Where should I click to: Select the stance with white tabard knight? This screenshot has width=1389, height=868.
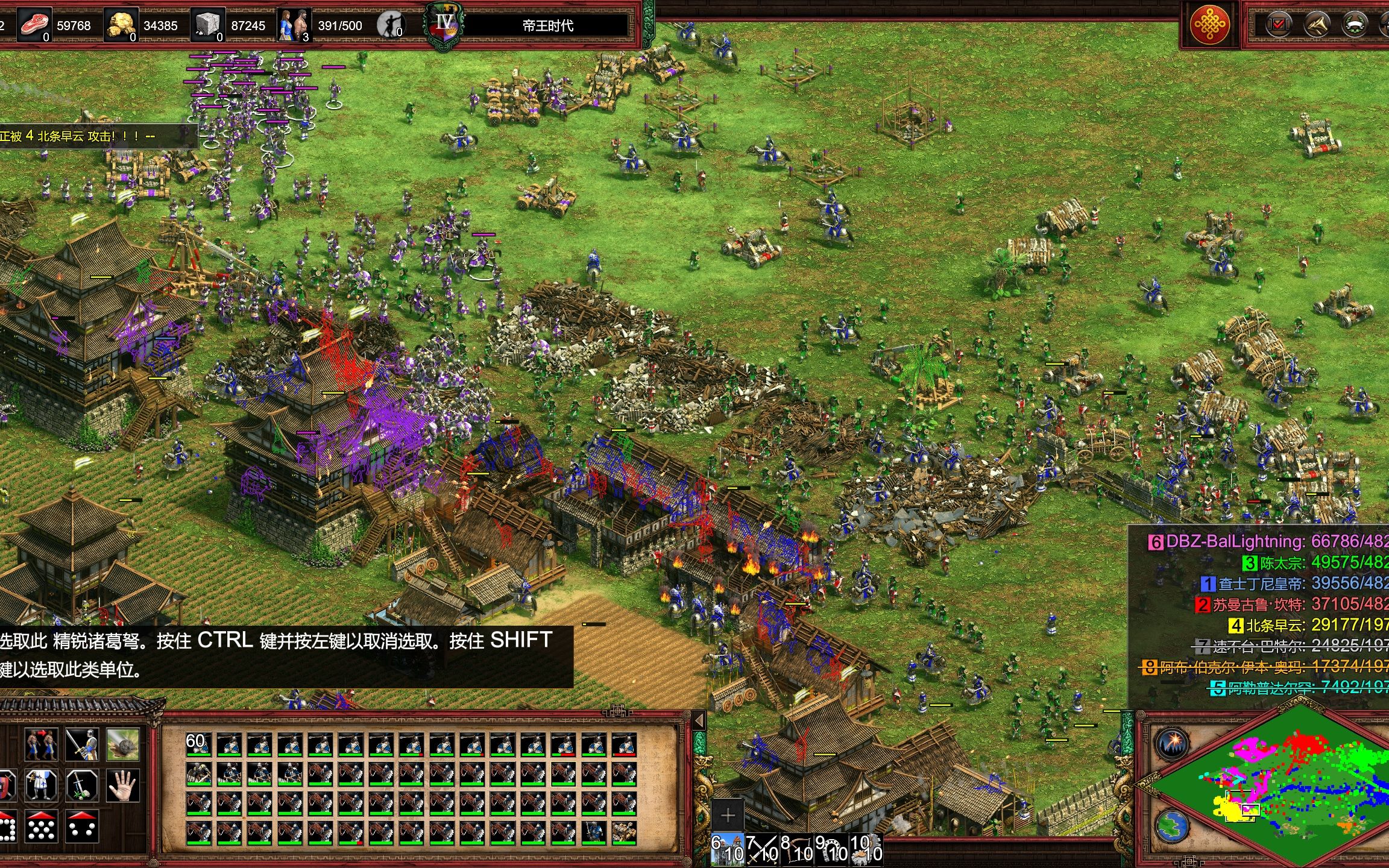pyautogui.click(x=42, y=785)
